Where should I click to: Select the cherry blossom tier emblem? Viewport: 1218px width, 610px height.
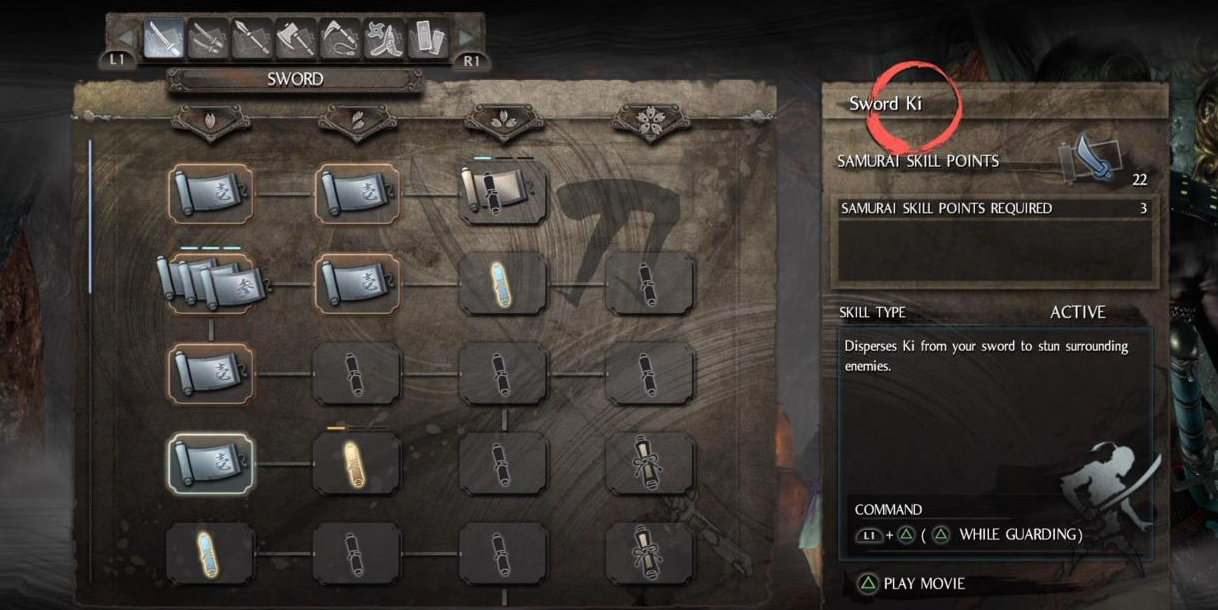(x=649, y=121)
